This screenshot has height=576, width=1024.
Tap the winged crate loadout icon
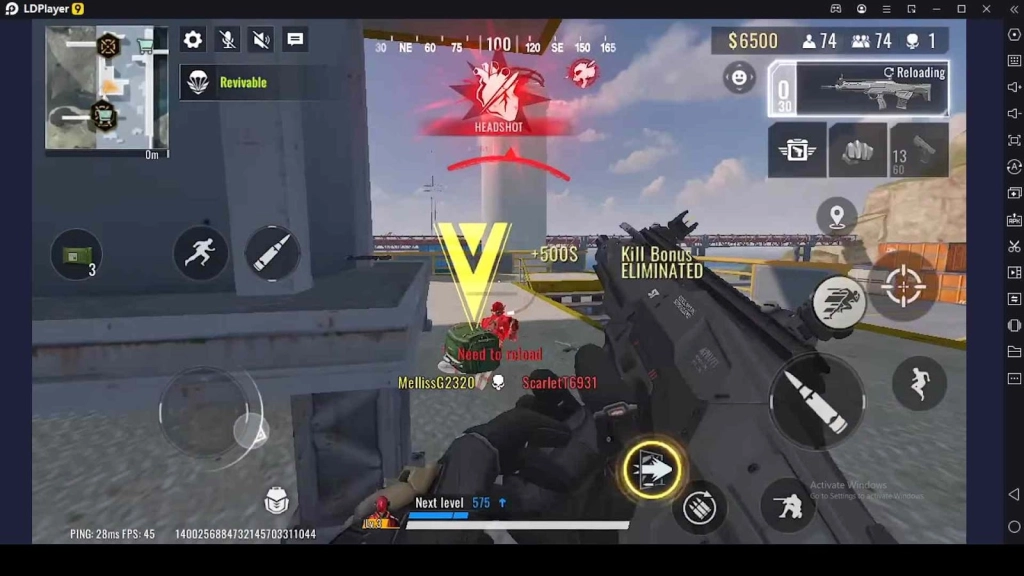tap(797, 150)
